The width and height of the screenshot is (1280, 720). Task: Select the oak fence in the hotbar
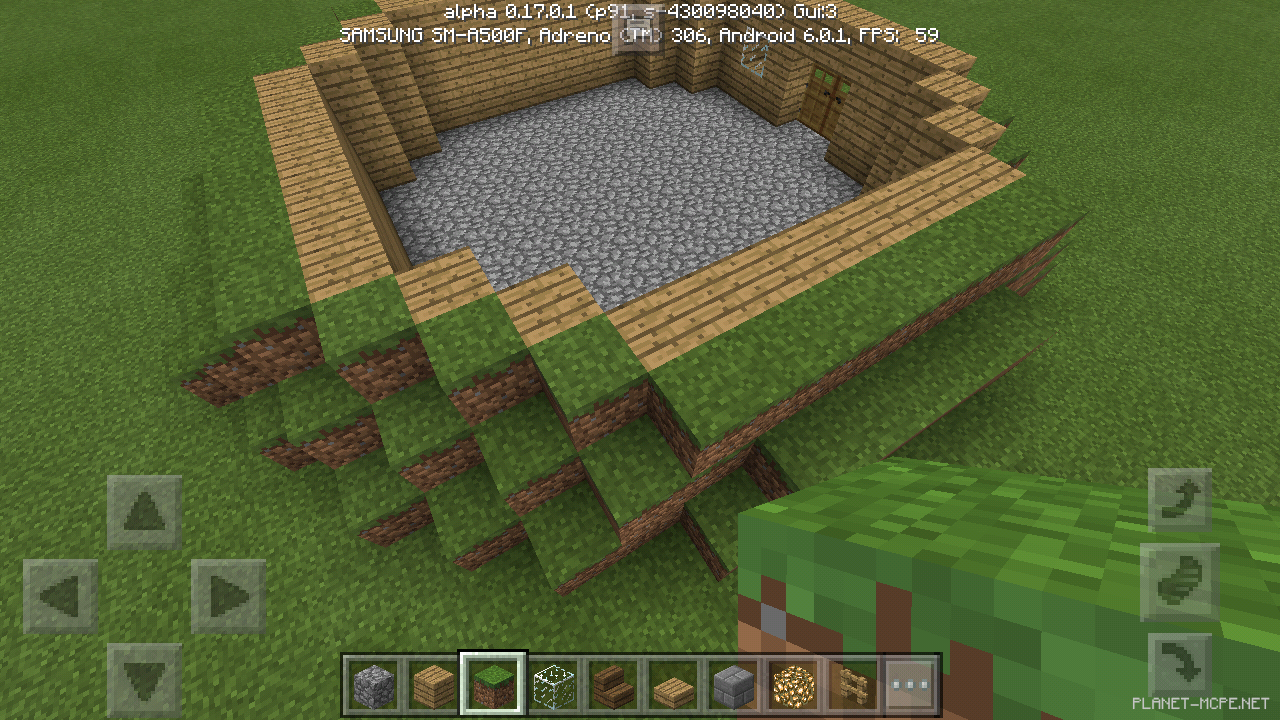click(x=852, y=685)
